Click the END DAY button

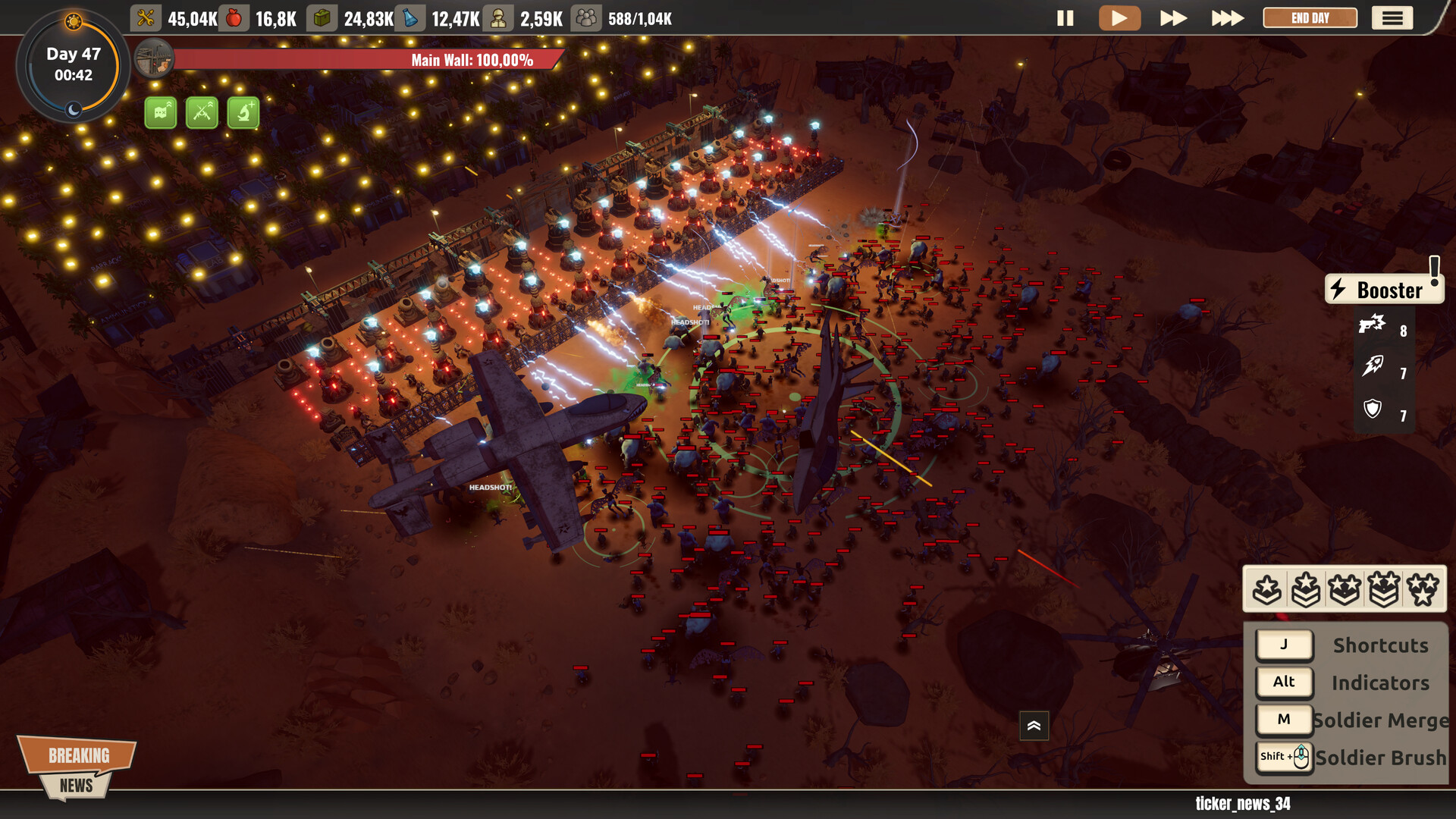pyautogui.click(x=1310, y=18)
